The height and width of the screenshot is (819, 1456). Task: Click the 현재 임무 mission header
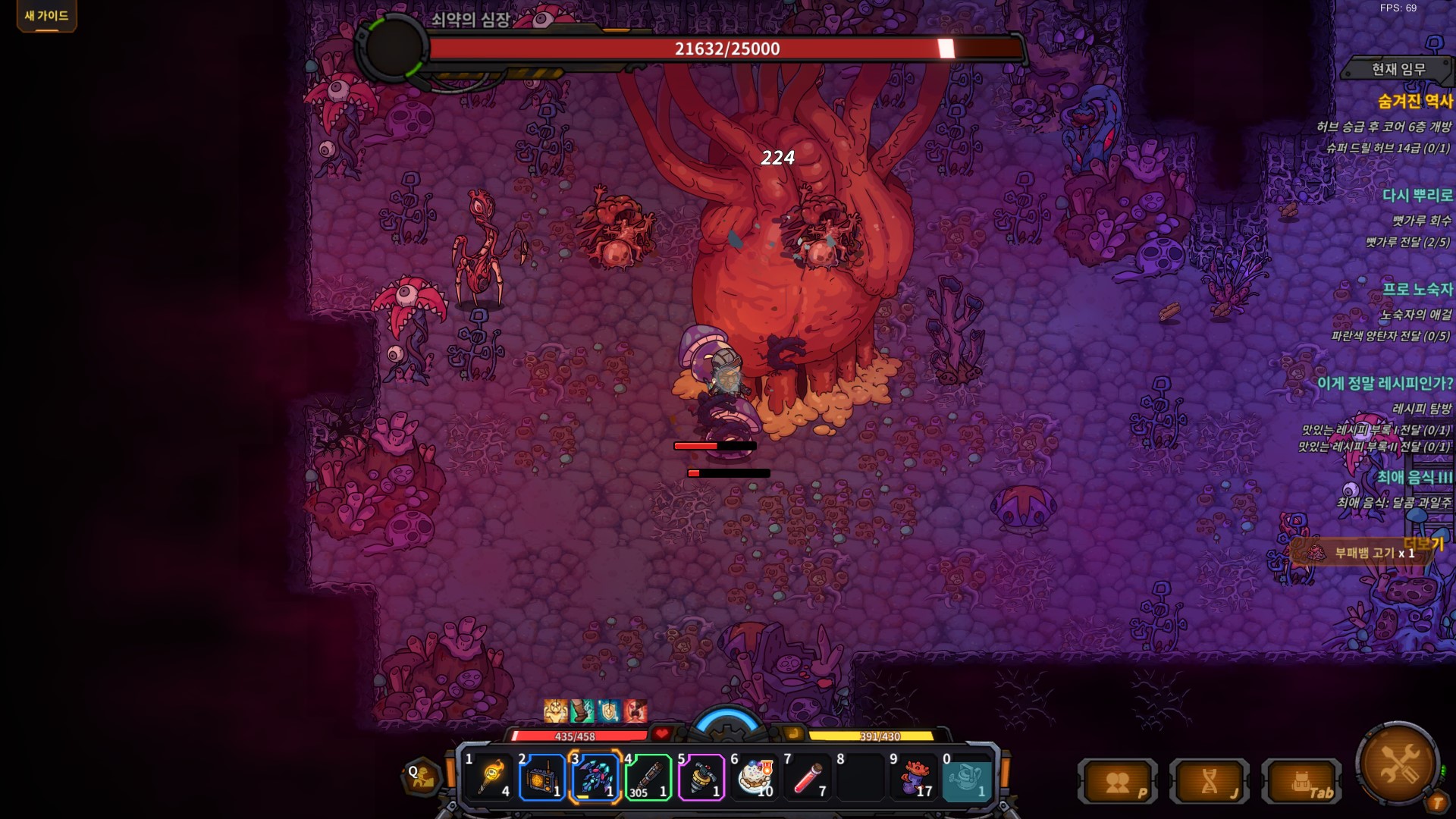pyautogui.click(x=1398, y=69)
